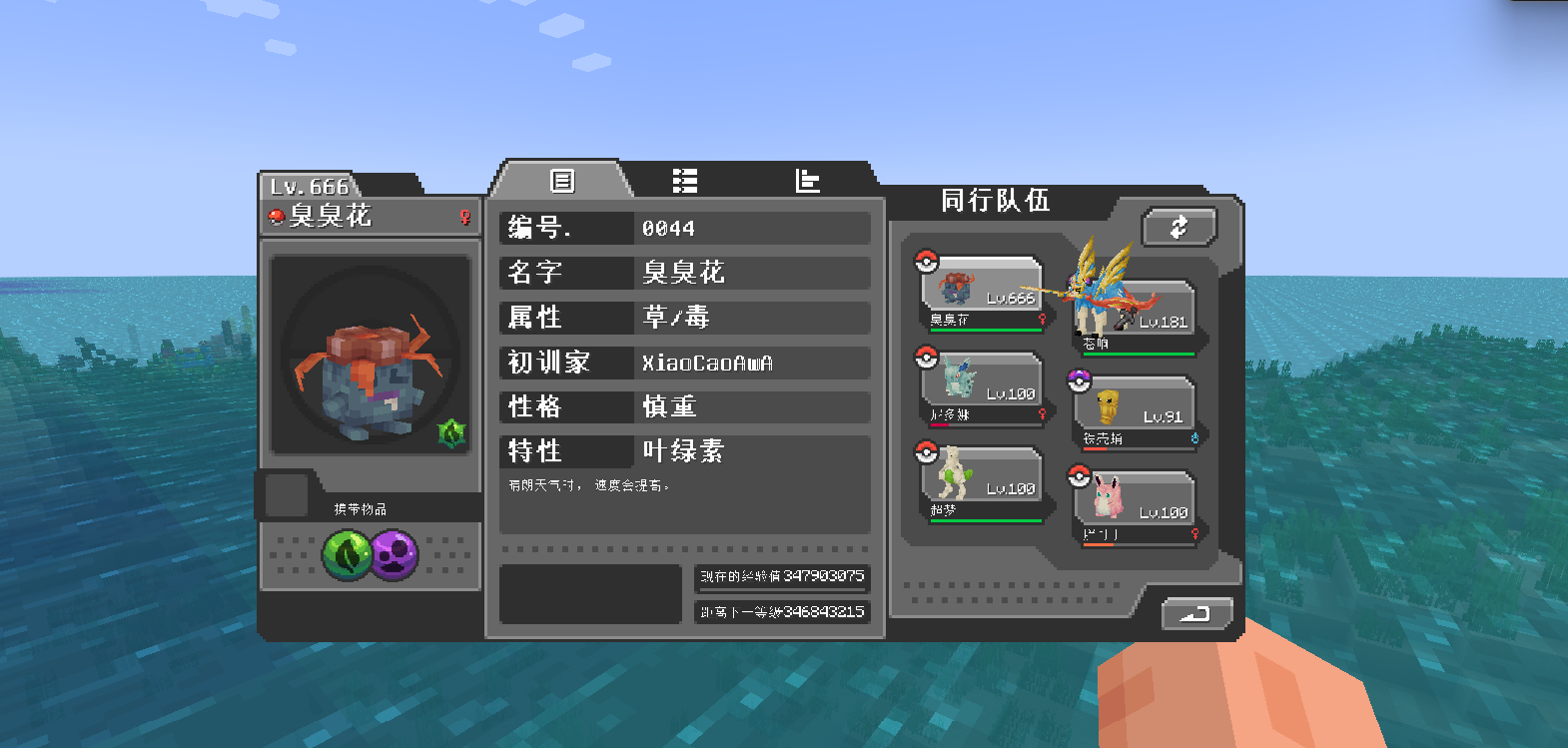
Task: Select Lv.100 尼多娜 in the party list
Action: point(982,388)
